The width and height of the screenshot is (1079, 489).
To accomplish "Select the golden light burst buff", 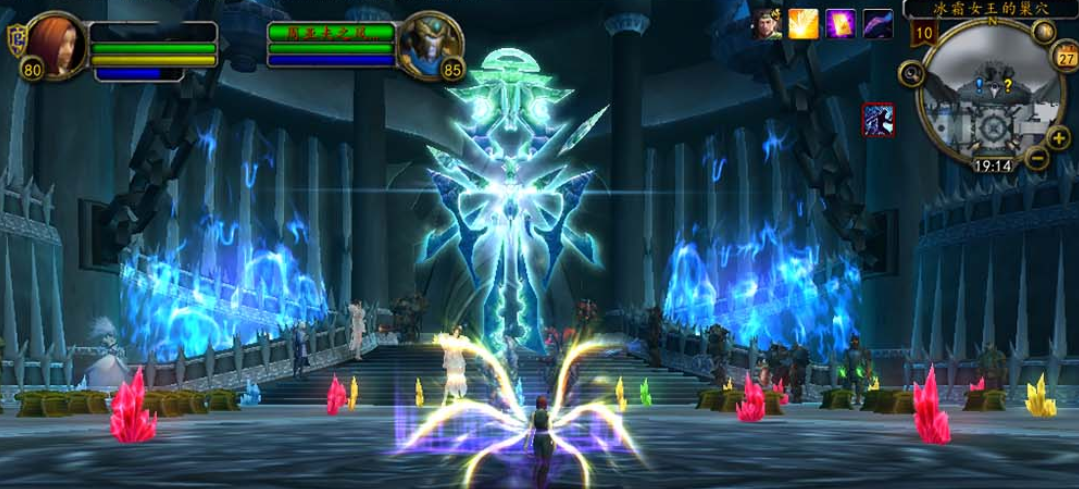I will coord(803,23).
